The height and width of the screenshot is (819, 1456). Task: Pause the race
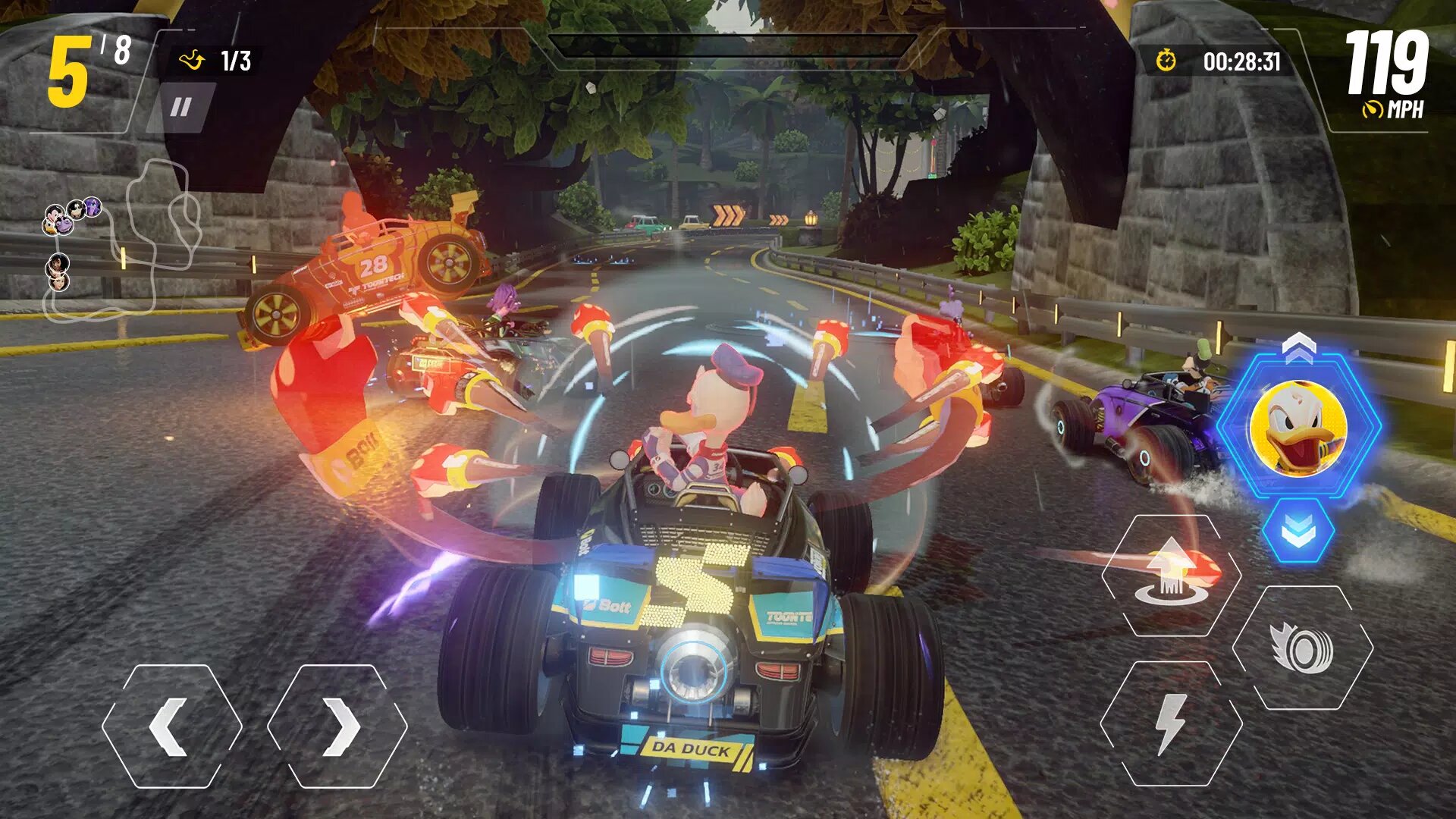pyautogui.click(x=181, y=108)
